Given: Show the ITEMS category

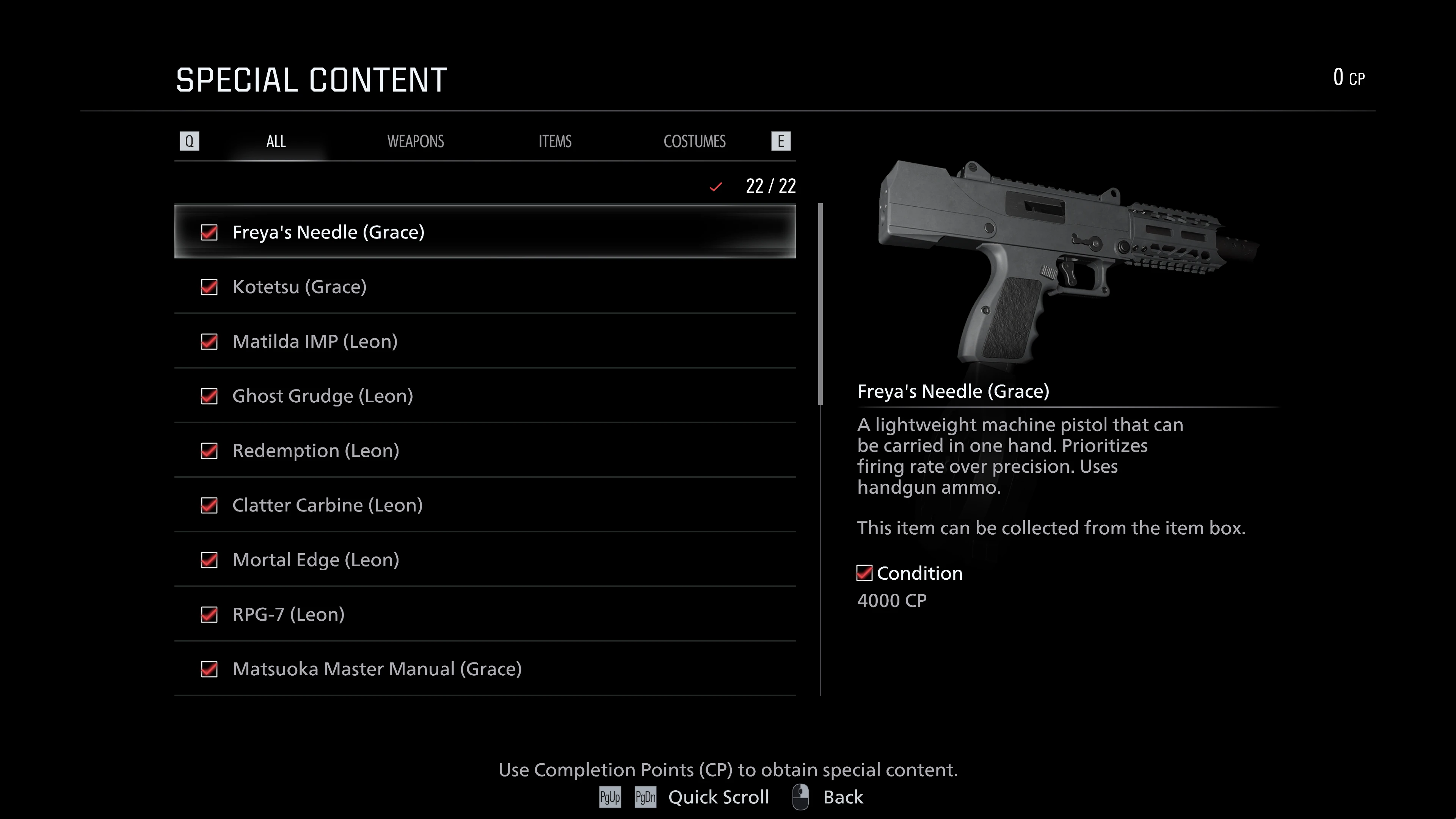Looking at the screenshot, I should 554,141.
